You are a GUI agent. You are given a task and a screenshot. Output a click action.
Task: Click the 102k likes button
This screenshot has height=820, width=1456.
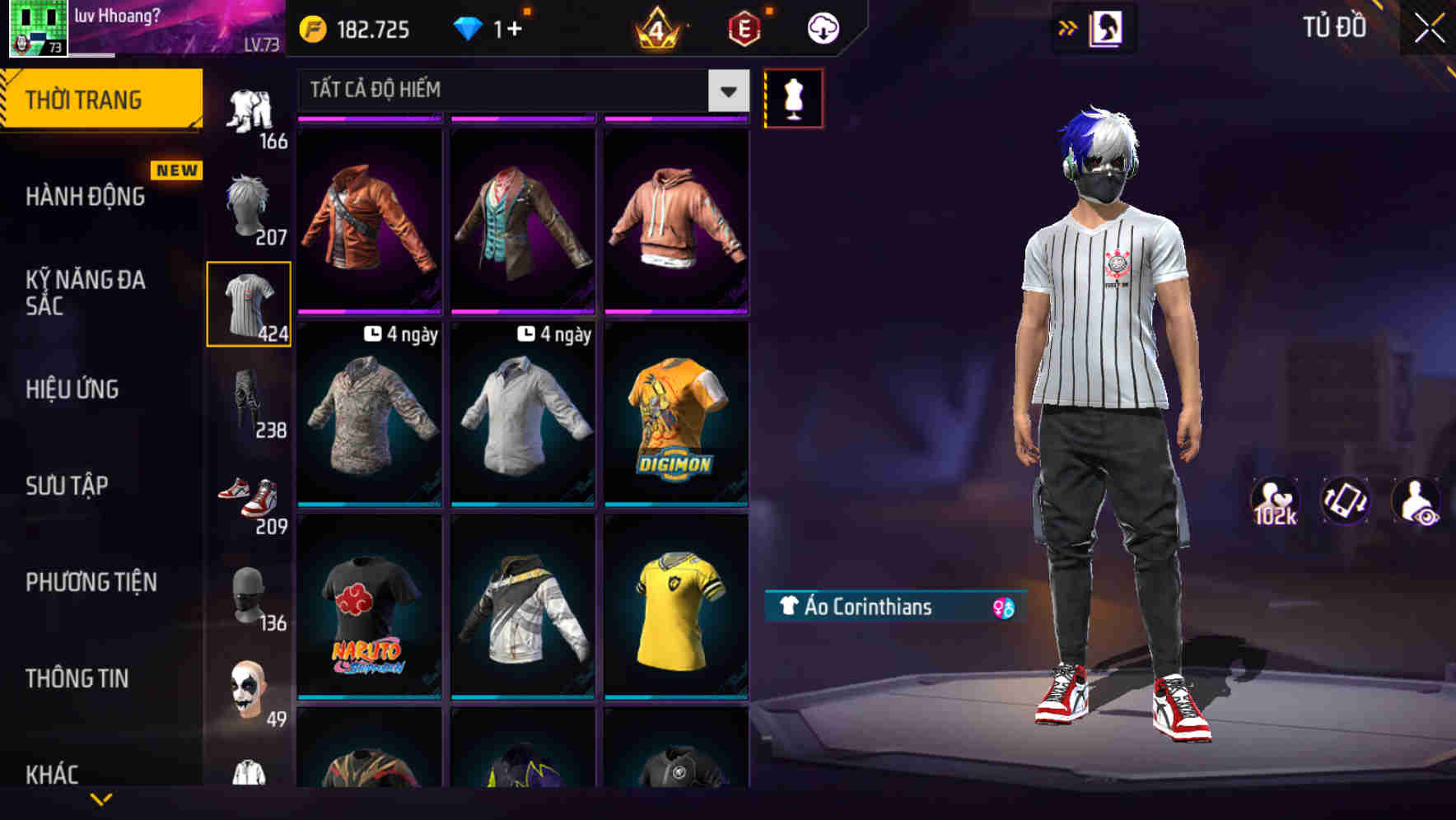click(x=1276, y=500)
